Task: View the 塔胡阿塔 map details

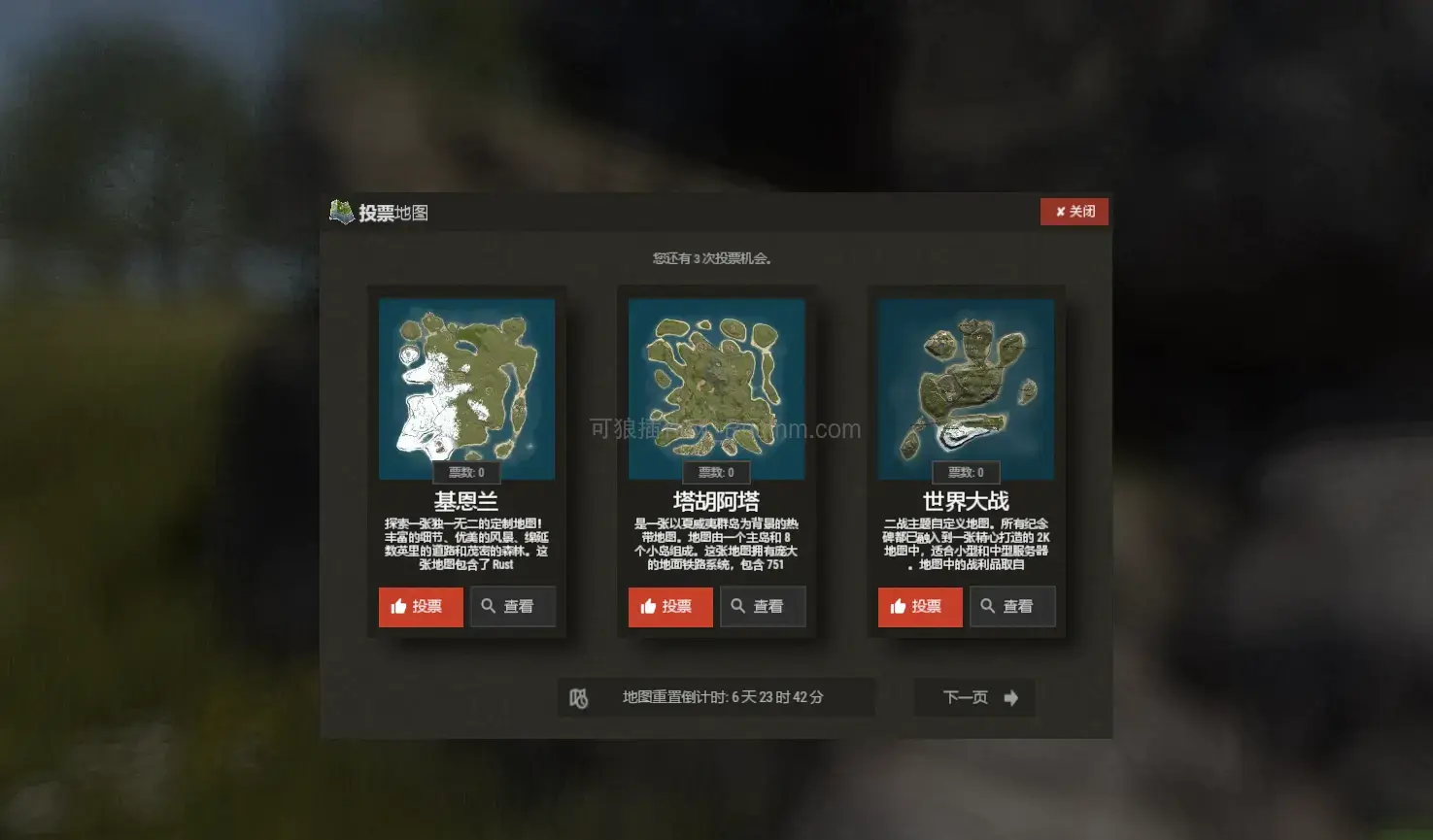Action: (762, 607)
